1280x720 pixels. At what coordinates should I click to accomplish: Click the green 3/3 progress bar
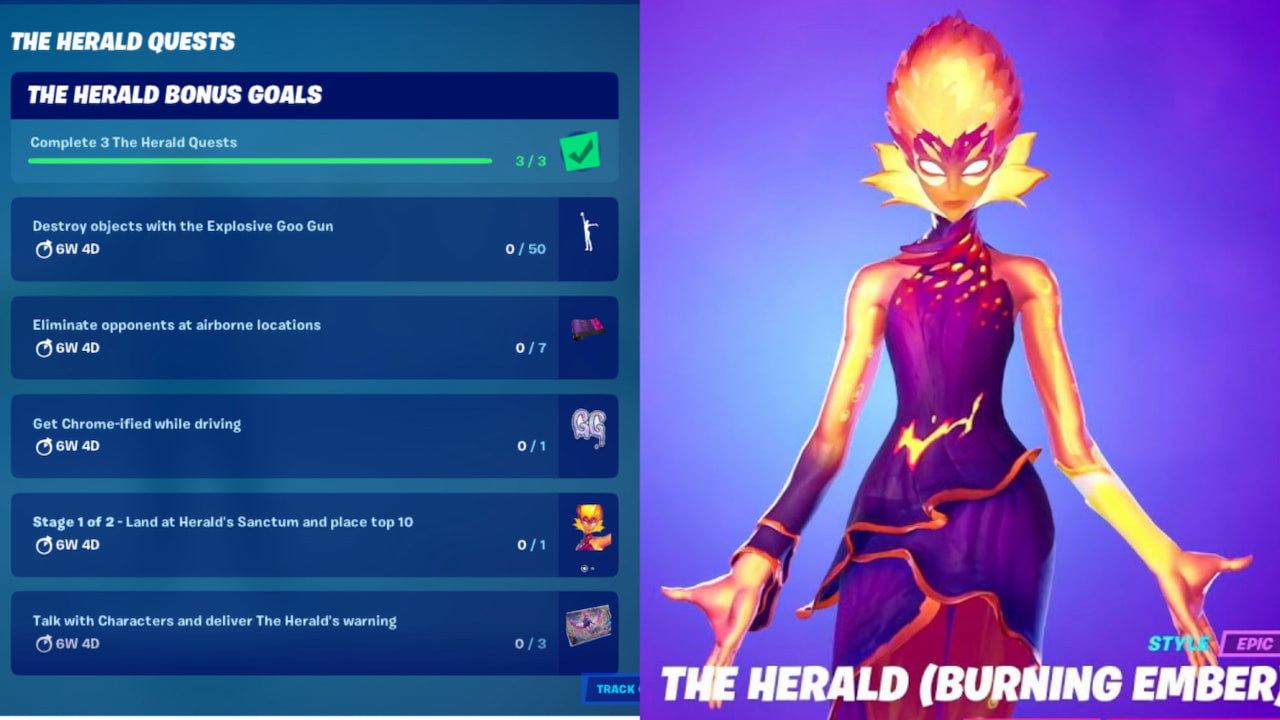[260, 160]
